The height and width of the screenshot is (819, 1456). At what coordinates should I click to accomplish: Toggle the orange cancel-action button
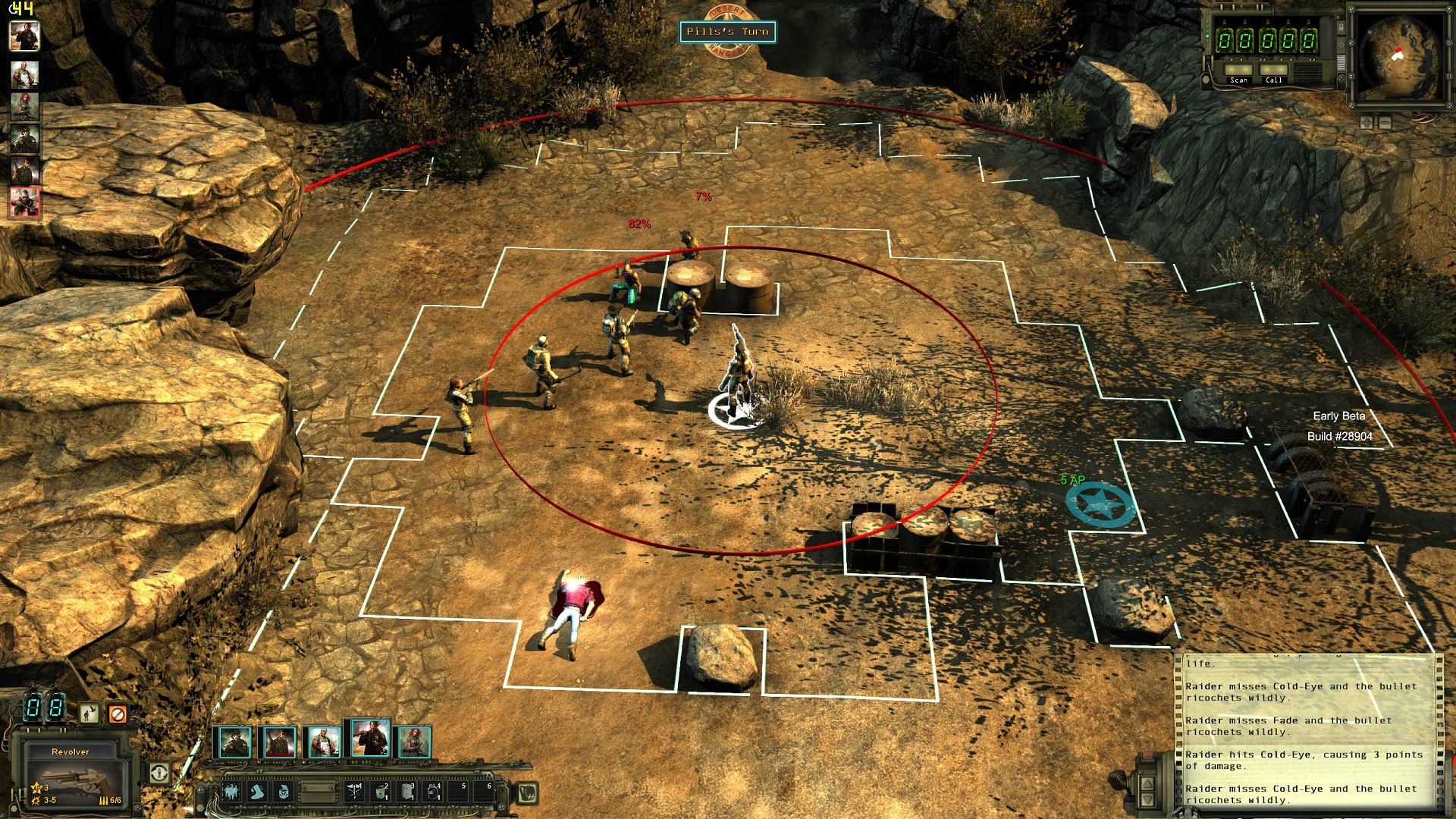(x=117, y=714)
